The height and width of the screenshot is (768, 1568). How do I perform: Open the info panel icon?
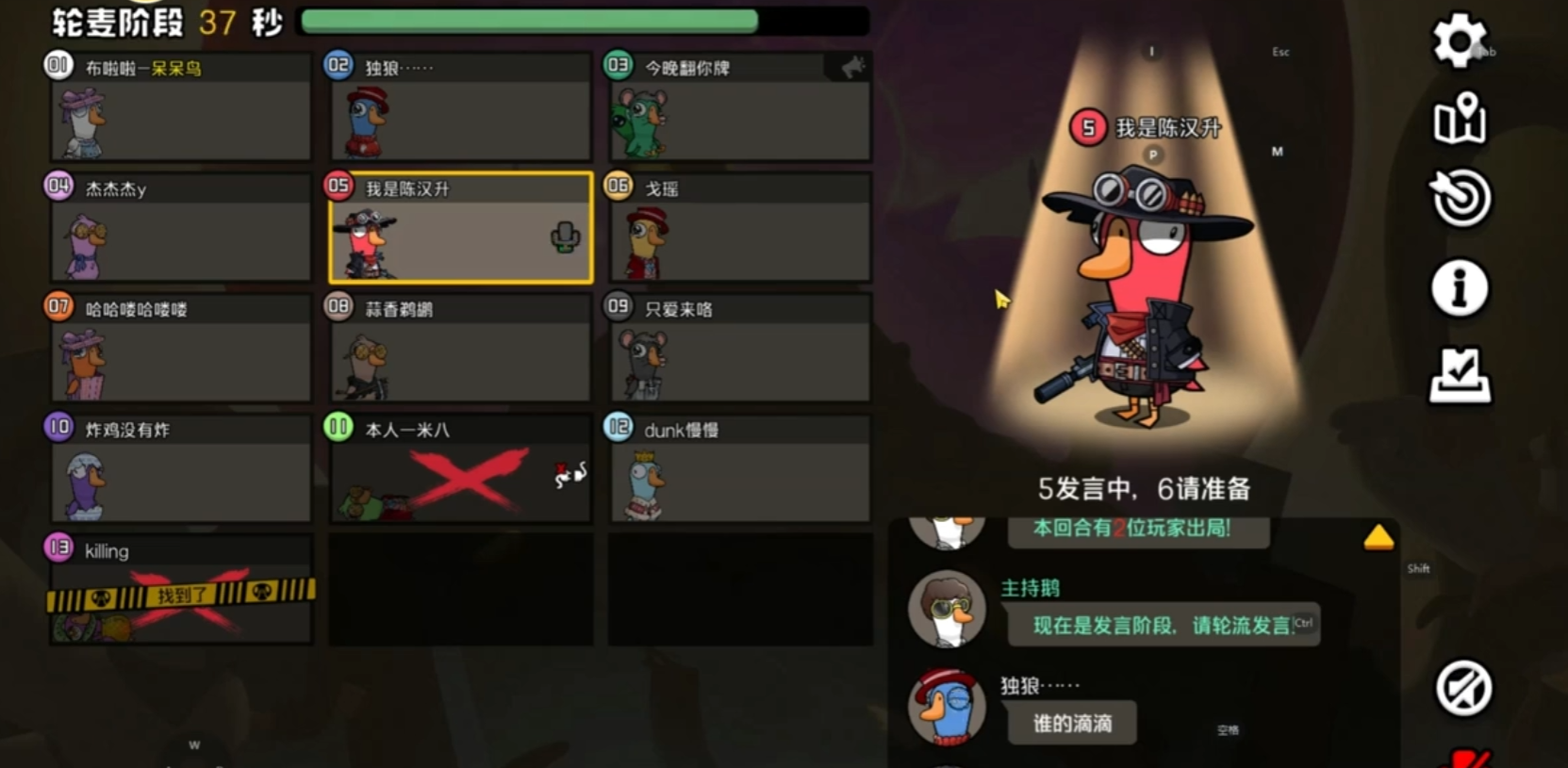[x=1458, y=288]
